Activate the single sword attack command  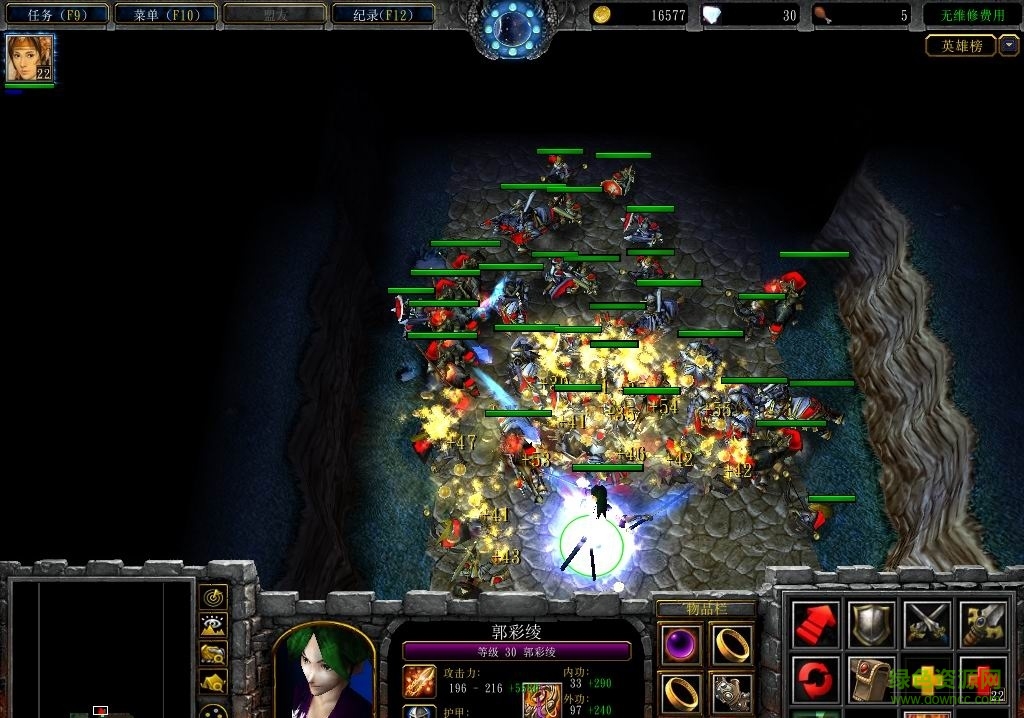[x=981, y=625]
